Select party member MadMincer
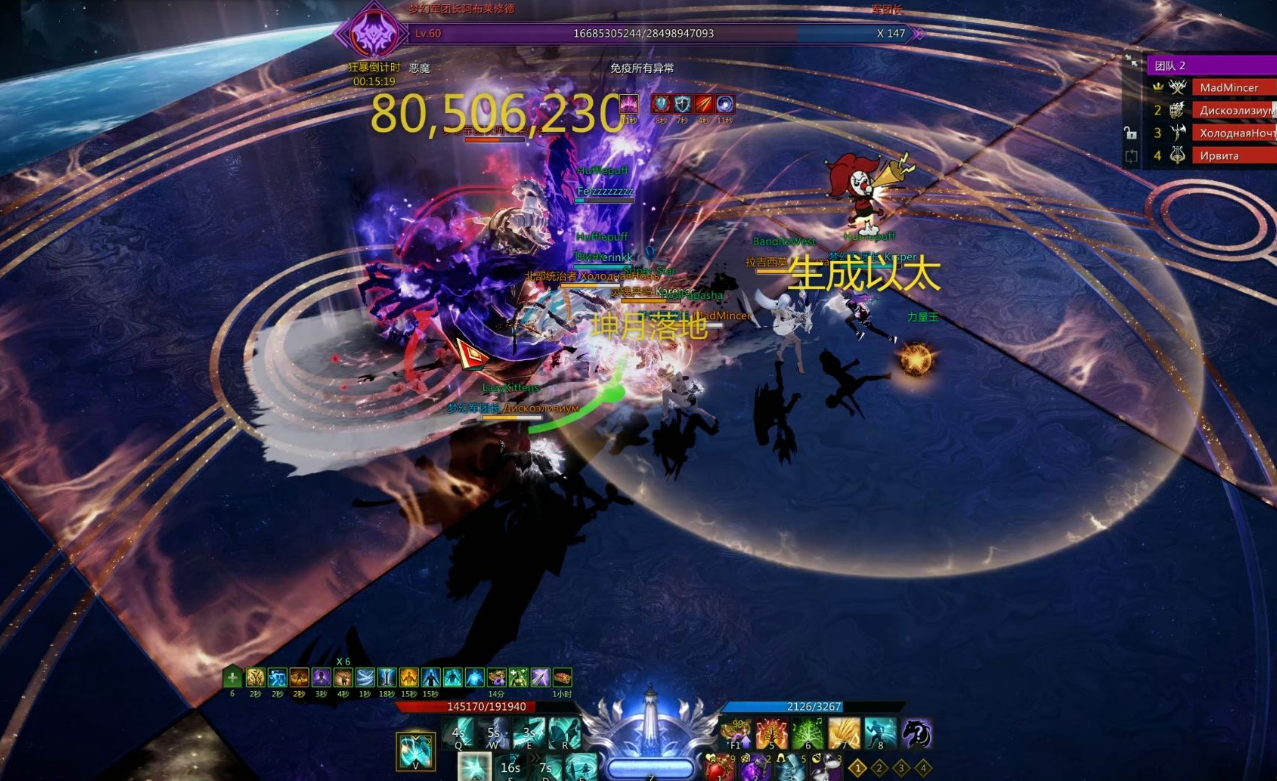Image resolution: width=1277 pixels, height=781 pixels. pyautogui.click(x=1233, y=88)
